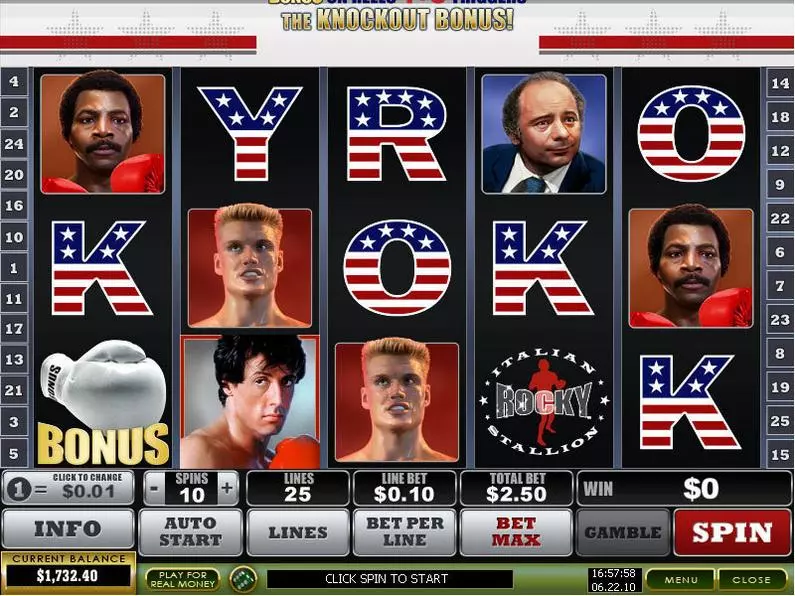This screenshot has height=596, width=795.
Task: Open the Info paytable
Action: click(67, 530)
